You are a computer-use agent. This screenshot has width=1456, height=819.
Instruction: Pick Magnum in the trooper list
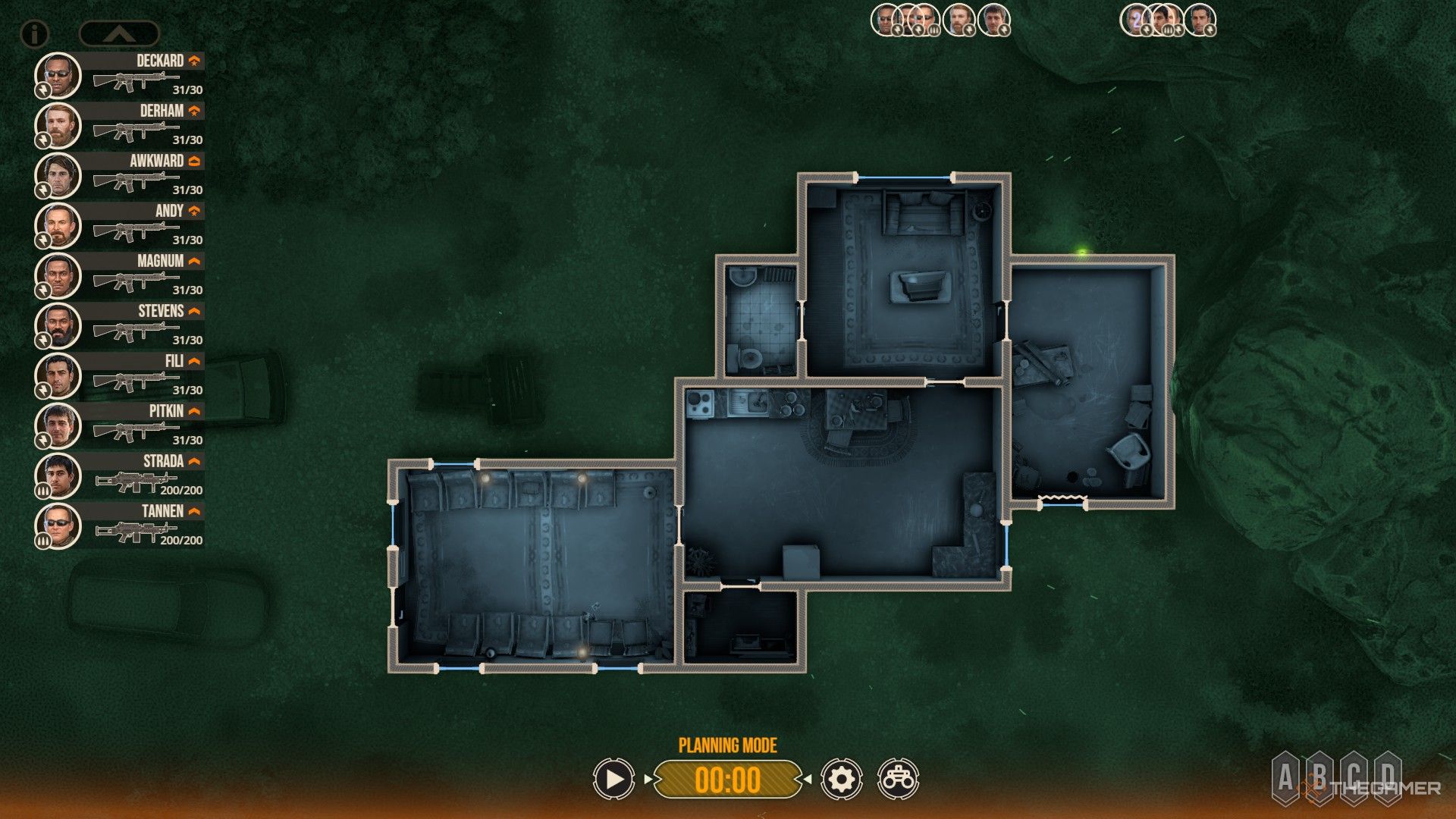120,275
